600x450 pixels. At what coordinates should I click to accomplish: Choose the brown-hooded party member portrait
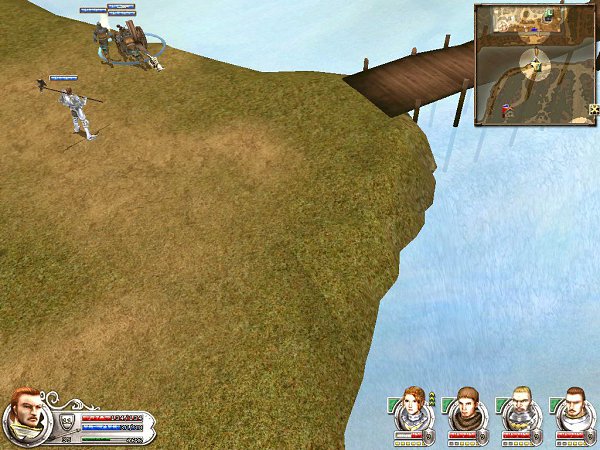pos(467,407)
